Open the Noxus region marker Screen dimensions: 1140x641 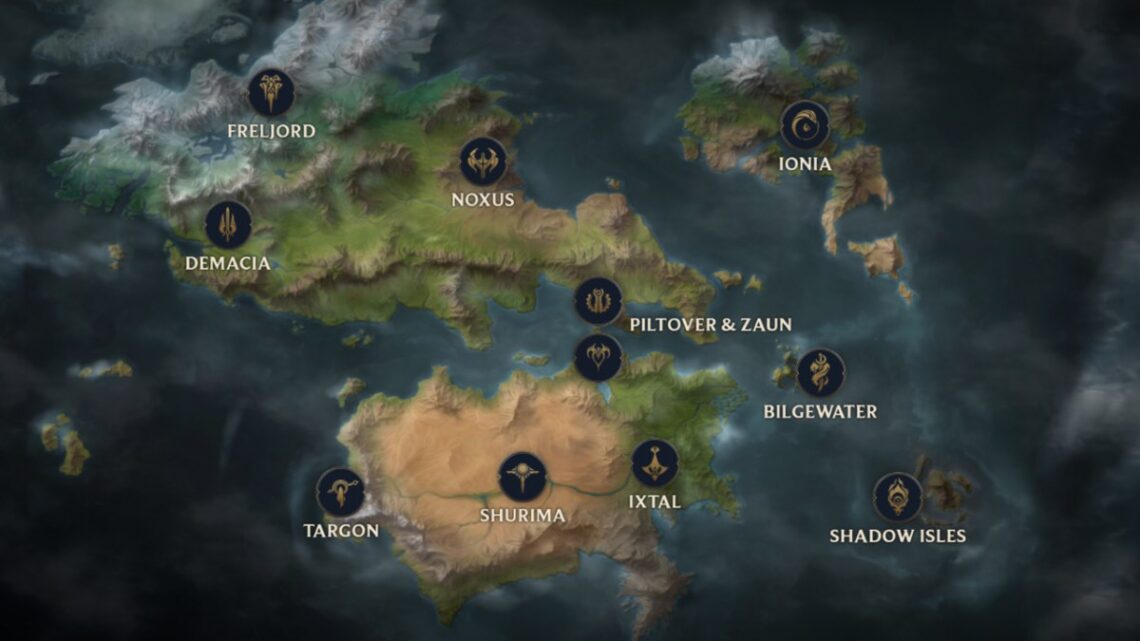click(x=483, y=161)
